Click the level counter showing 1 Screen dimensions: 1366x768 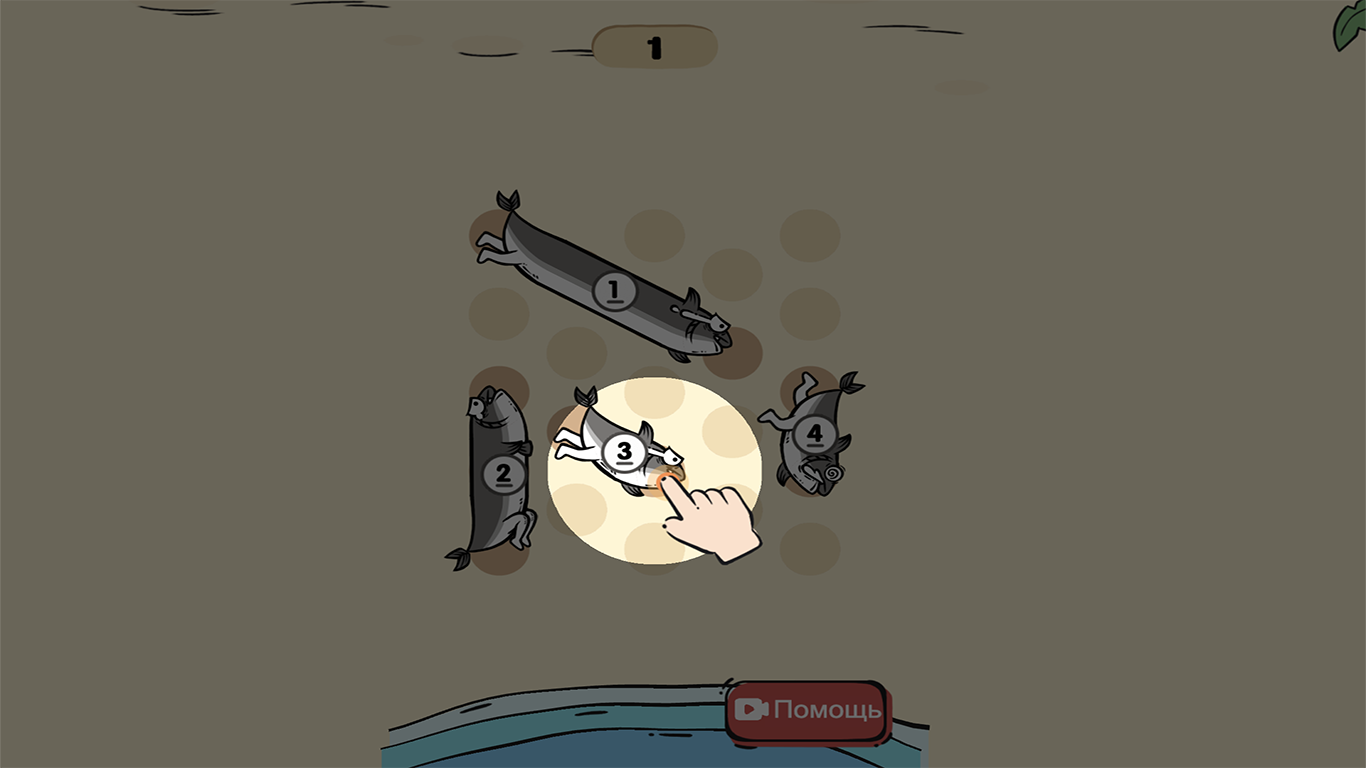coord(653,46)
